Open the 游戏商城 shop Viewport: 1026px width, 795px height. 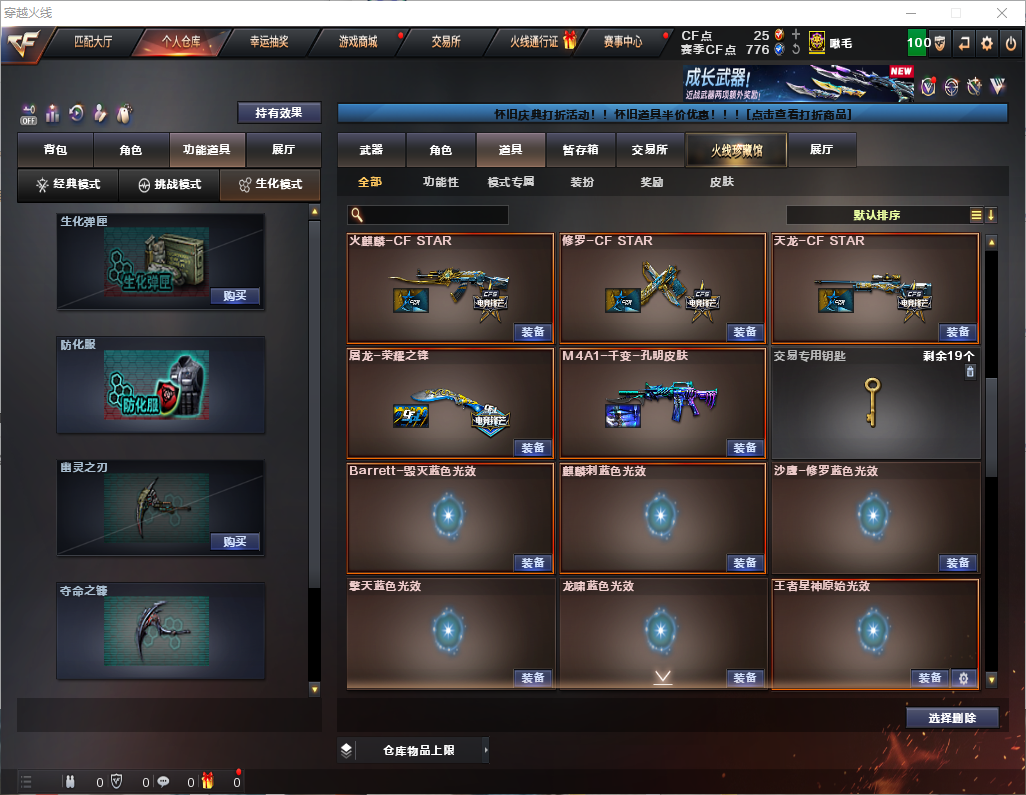coord(357,42)
